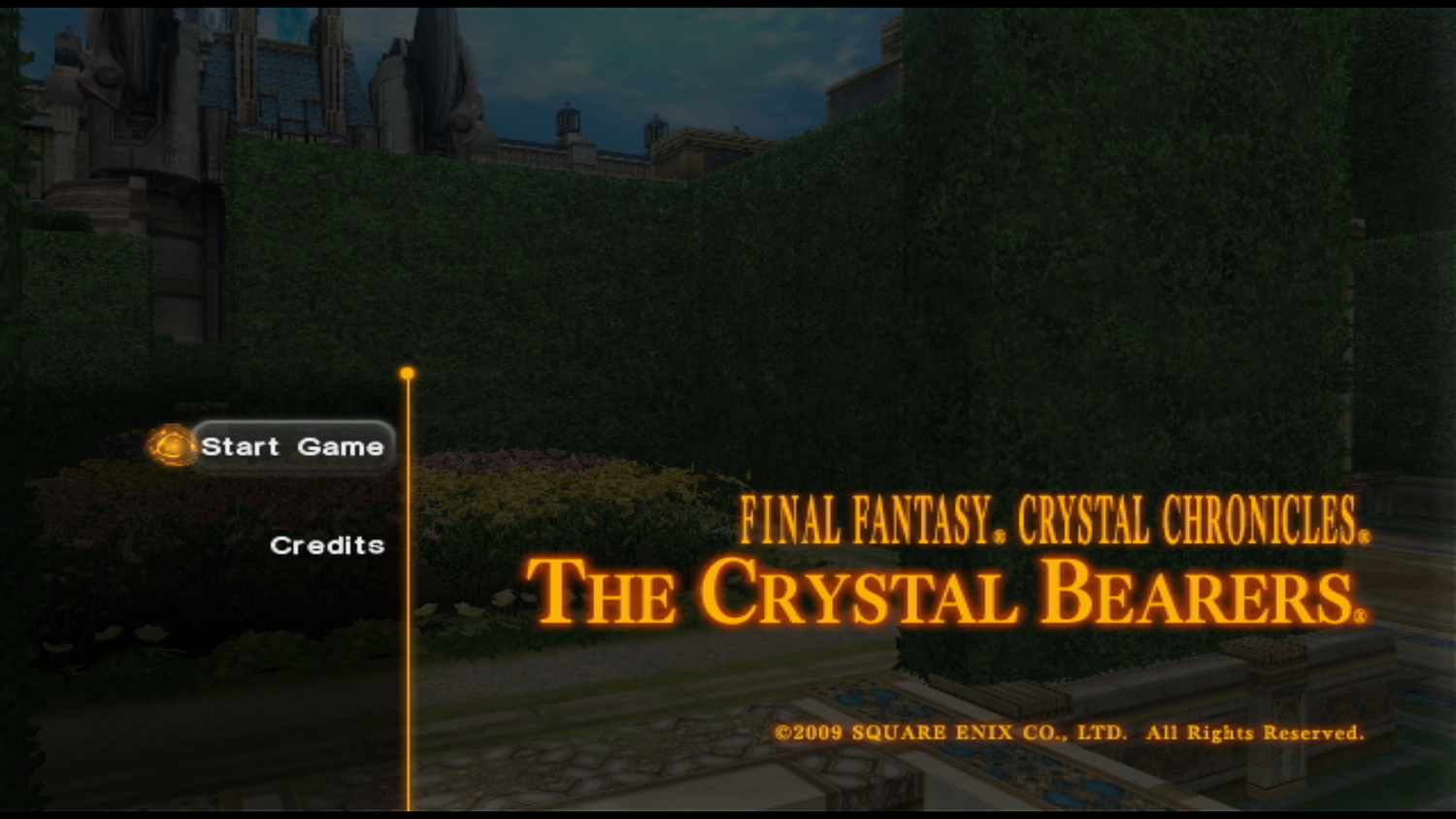This screenshot has height=819, width=1456.
Task: Click the 2009 Square Enix copyright text
Action: click(1068, 732)
